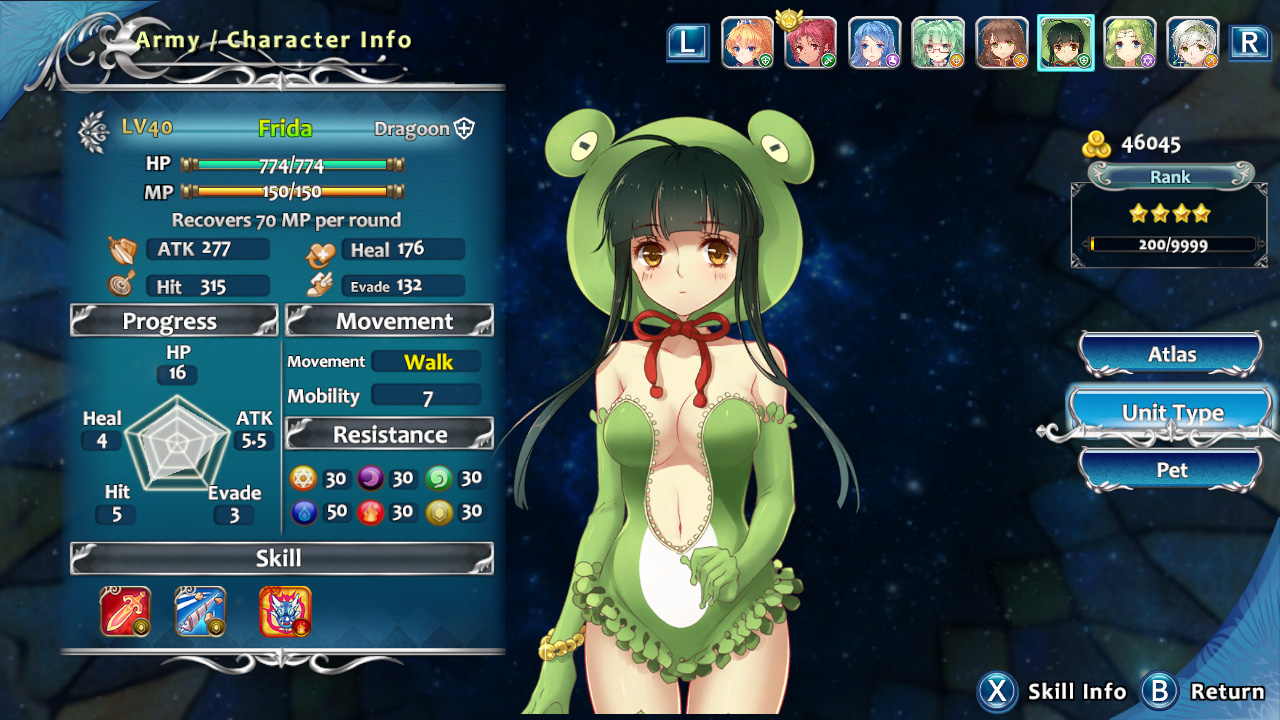This screenshot has height=720, width=1280.
Task: Select the red sword skill icon
Action: point(125,612)
